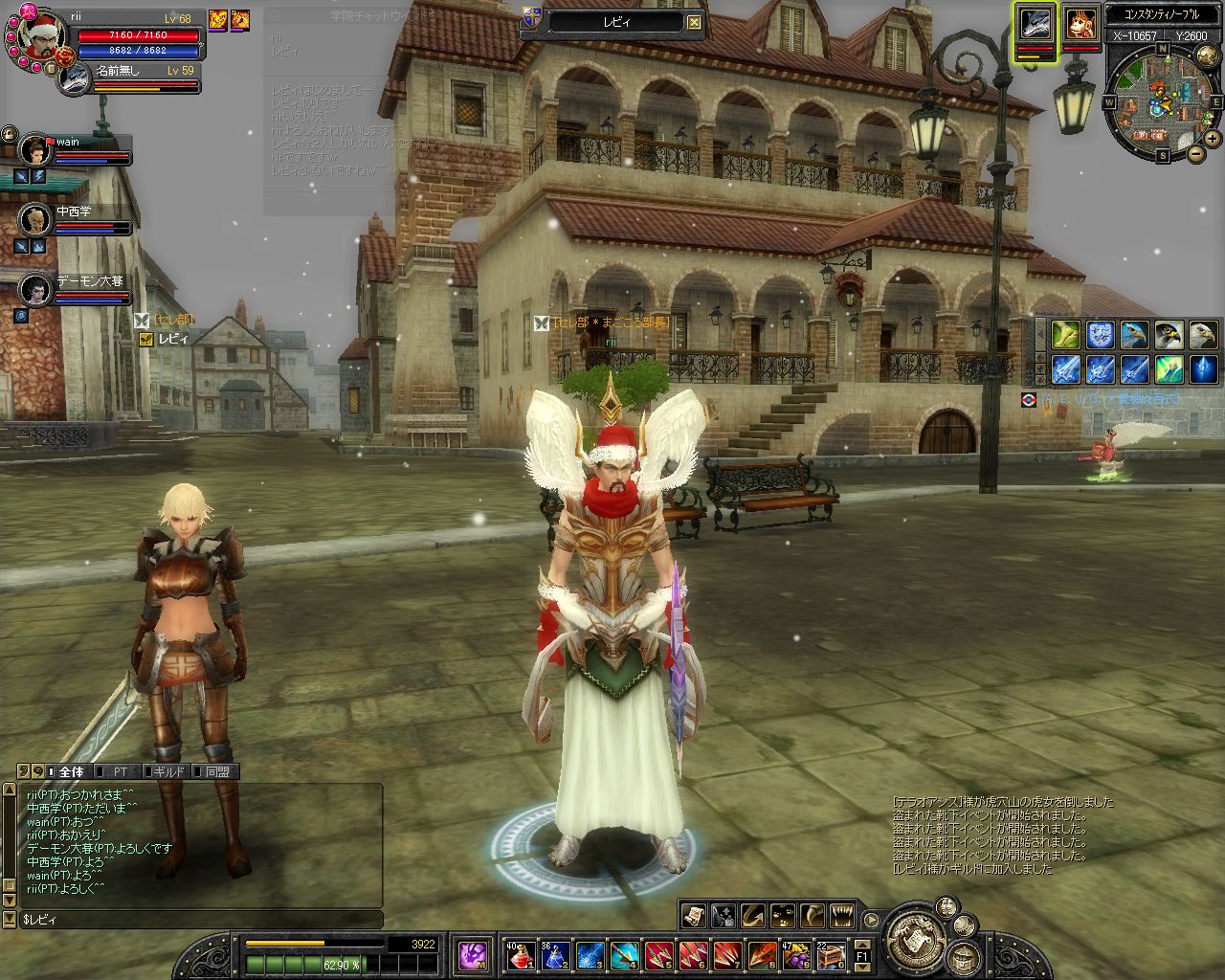Use the treasure chest item in slot 0
The image size is (1225, 980).
pyautogui.click(x=831, y=954)
